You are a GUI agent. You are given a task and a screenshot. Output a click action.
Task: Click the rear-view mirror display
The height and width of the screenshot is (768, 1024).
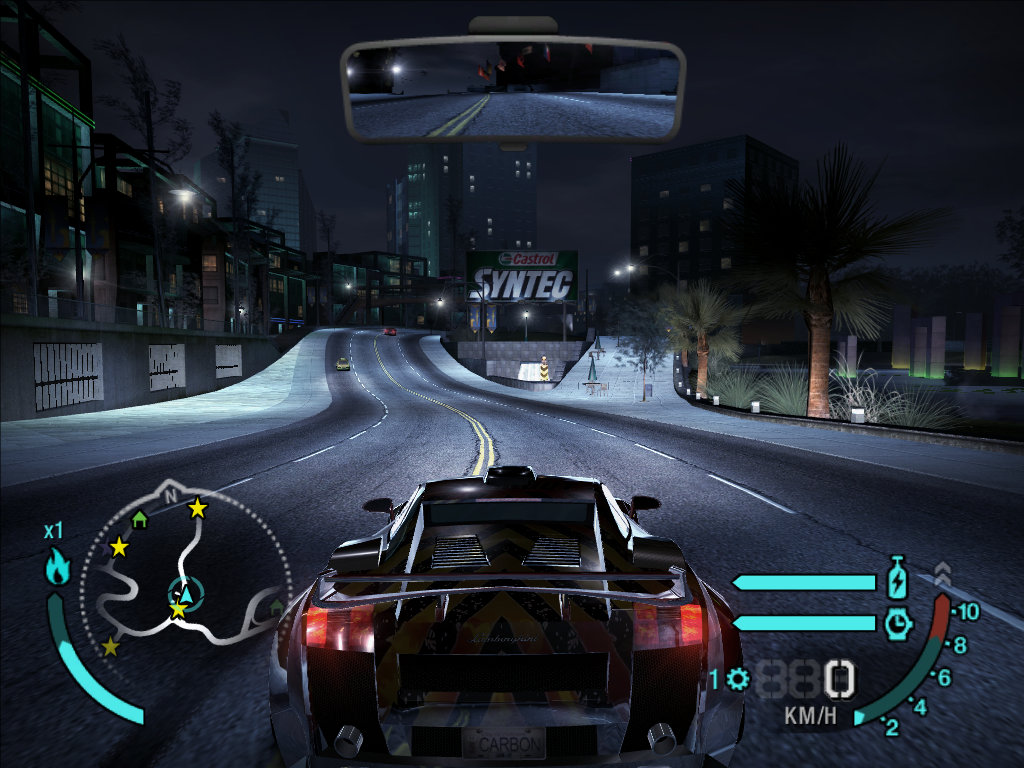click(512, 89)
